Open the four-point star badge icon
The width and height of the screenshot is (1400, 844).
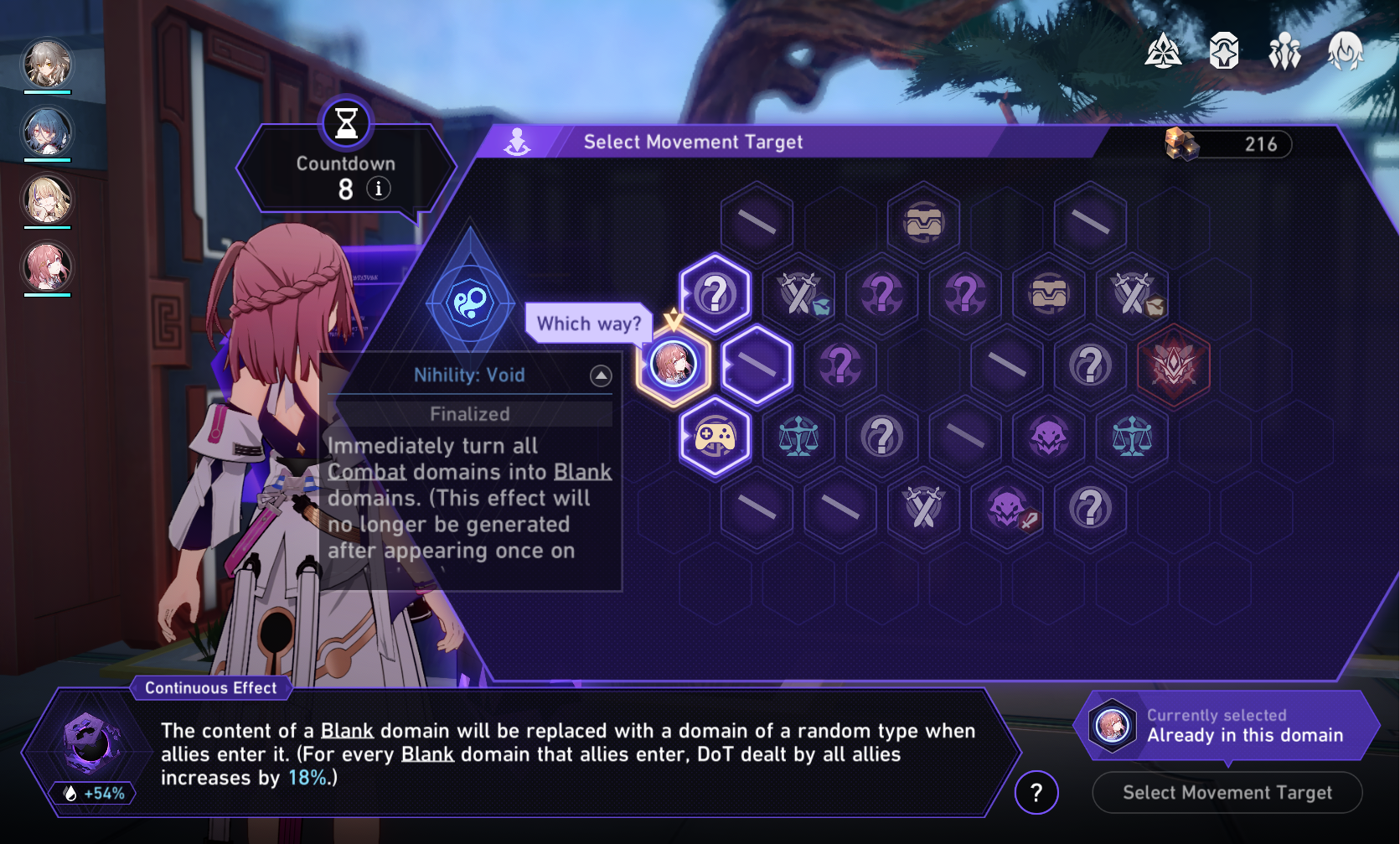1224,51
